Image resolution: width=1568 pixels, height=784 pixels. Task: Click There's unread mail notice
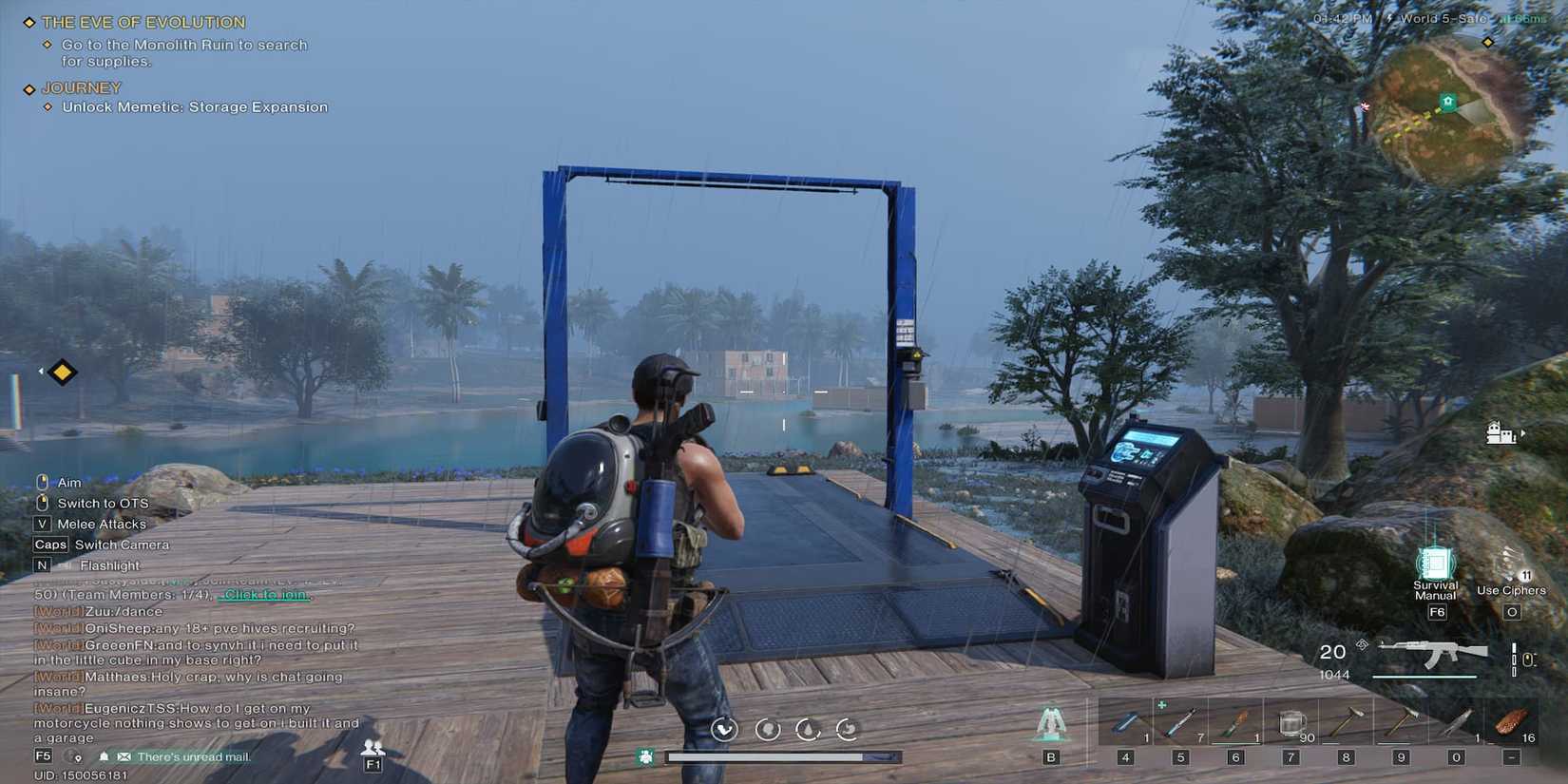pos(195,756)
